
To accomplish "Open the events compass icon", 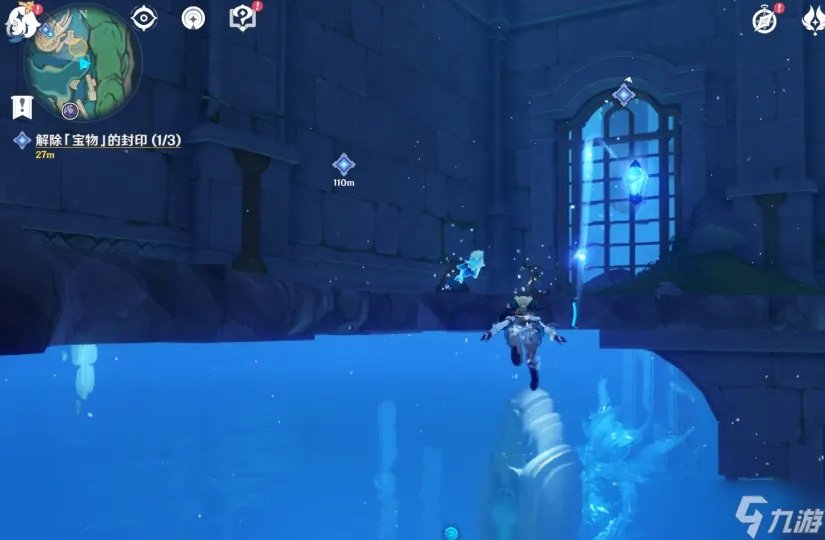I will [765, 19].
